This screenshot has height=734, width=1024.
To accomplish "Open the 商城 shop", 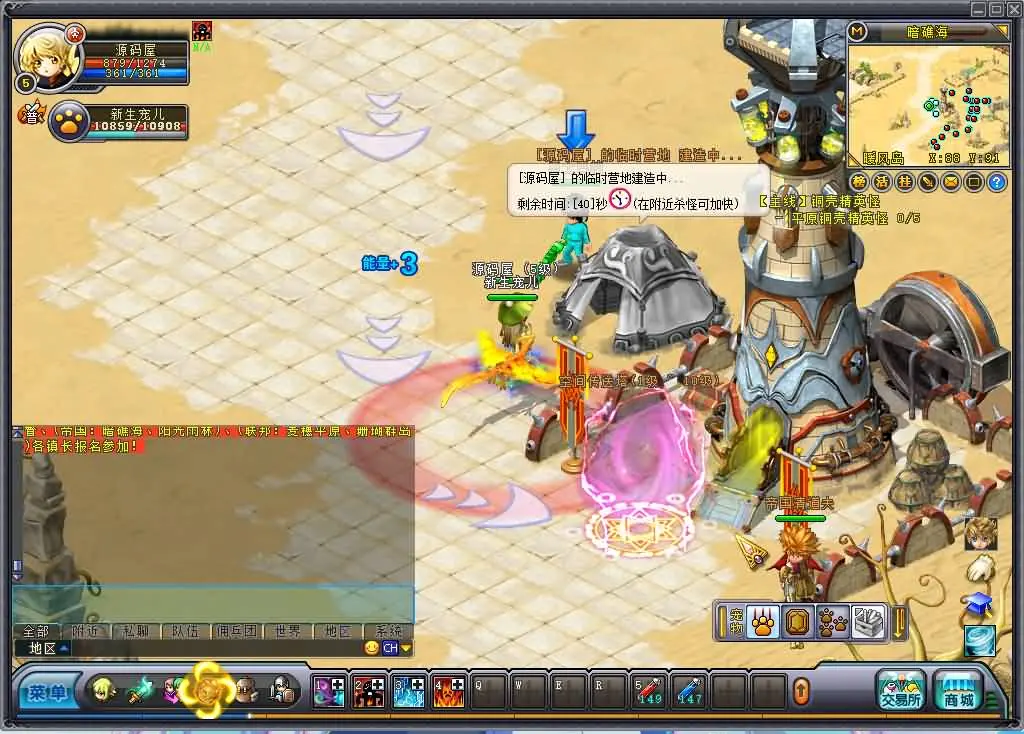I will click(x=959, y=690).
